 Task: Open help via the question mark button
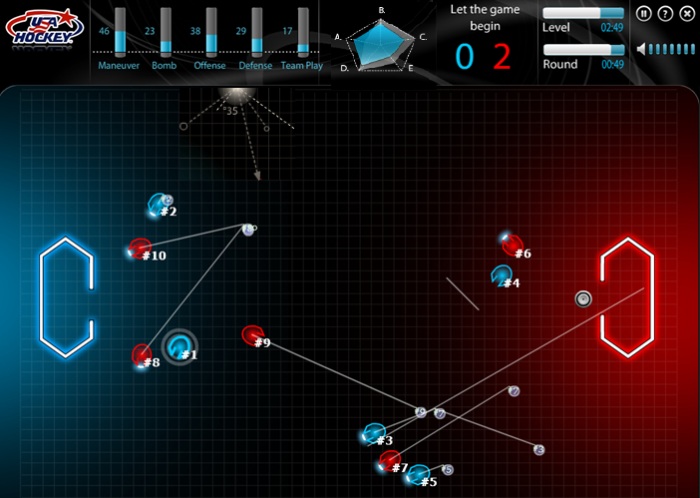click(x=665, y=14)
